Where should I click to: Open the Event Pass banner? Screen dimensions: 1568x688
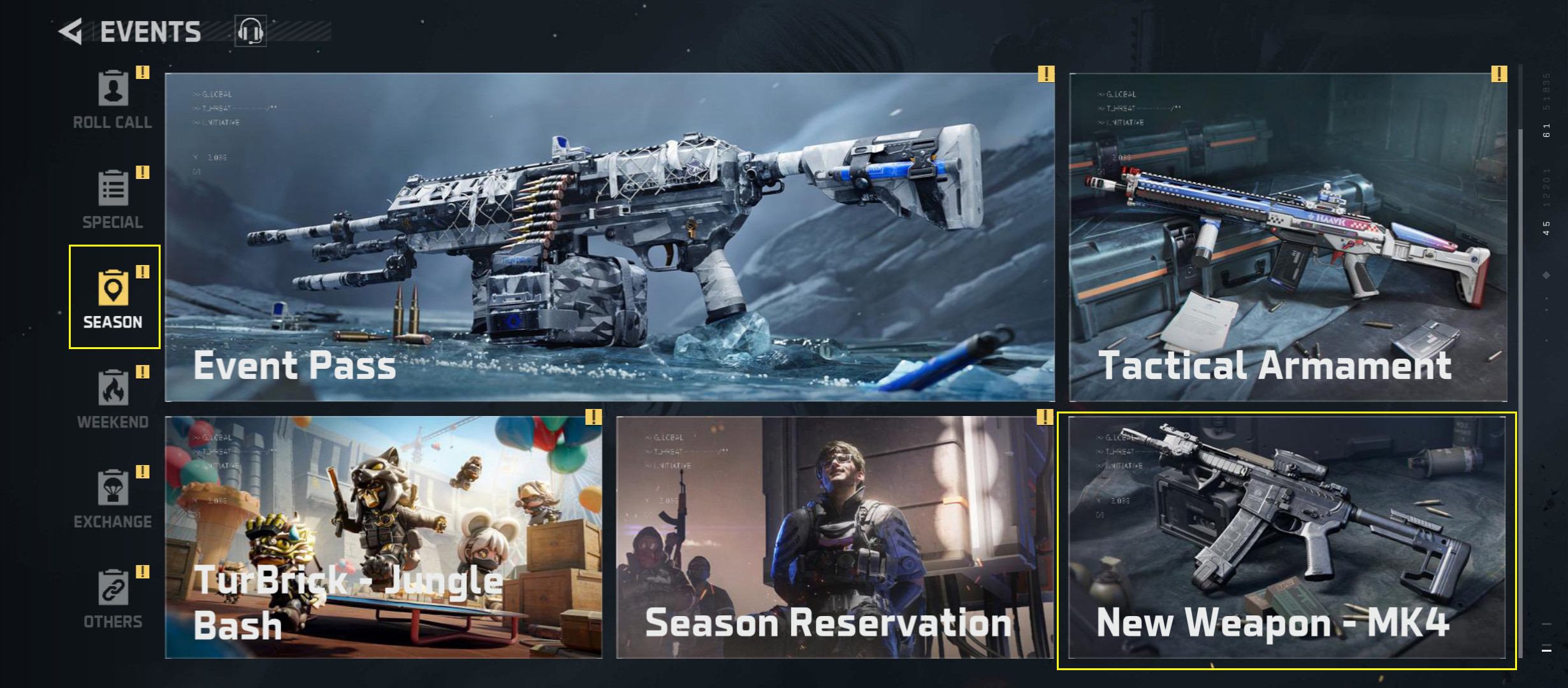pyautogui.click(x=609, y=237)
